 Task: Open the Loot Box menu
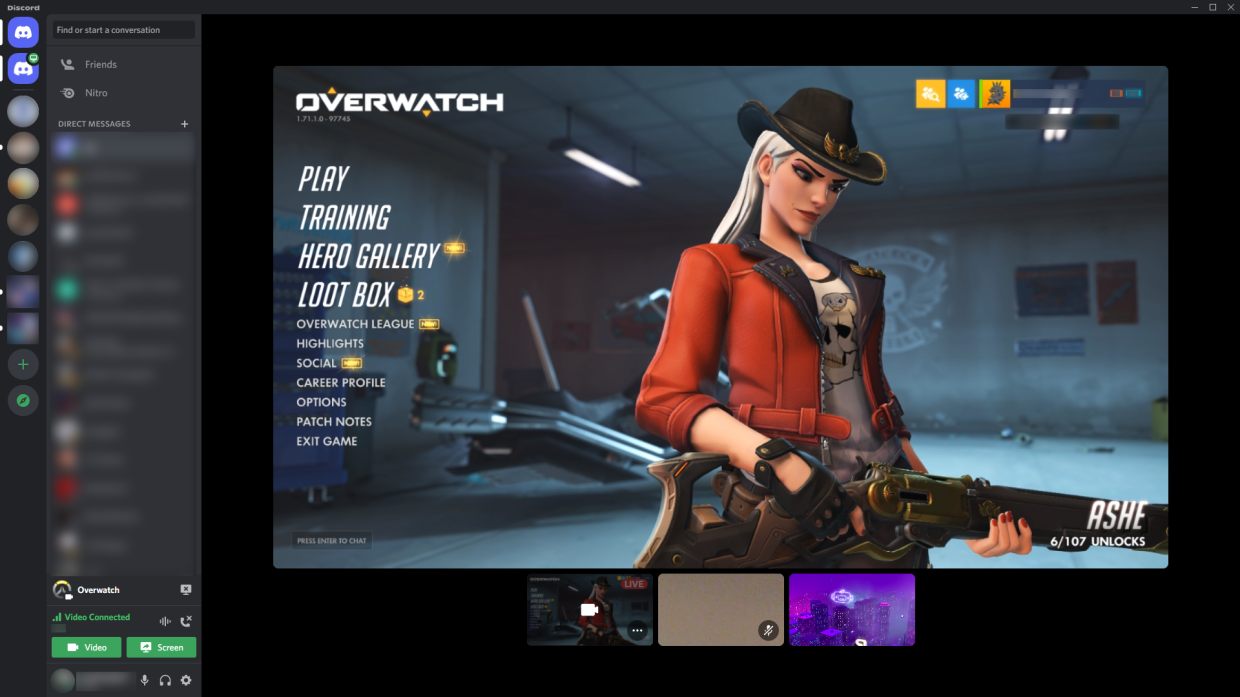pyautogui.click(x=345, y=295)
